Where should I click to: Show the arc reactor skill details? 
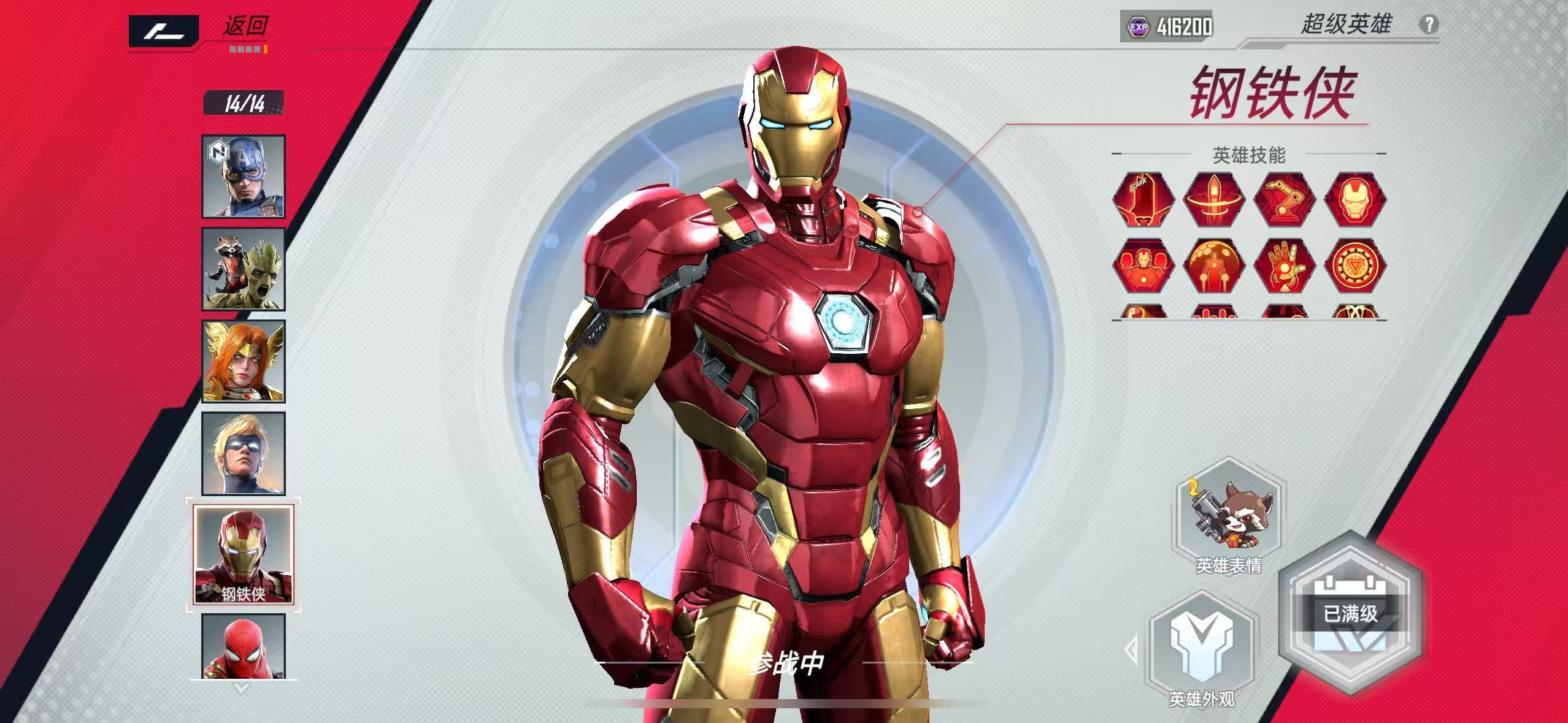1355,266
